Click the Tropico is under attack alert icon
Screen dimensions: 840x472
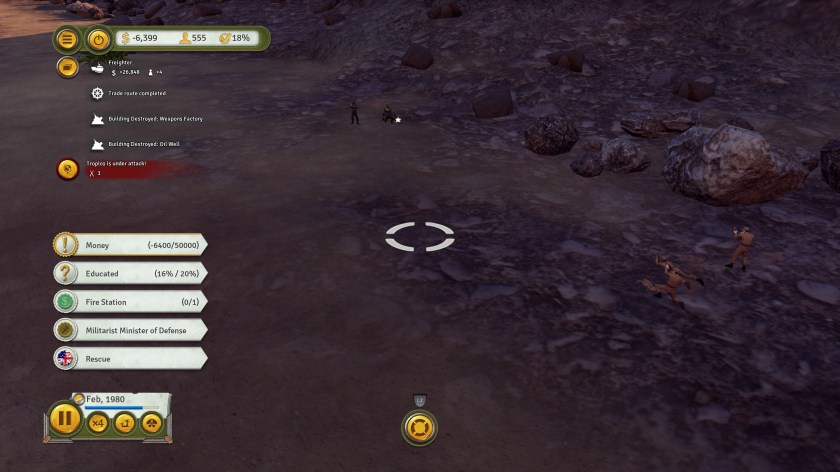[x=68, y=169]
